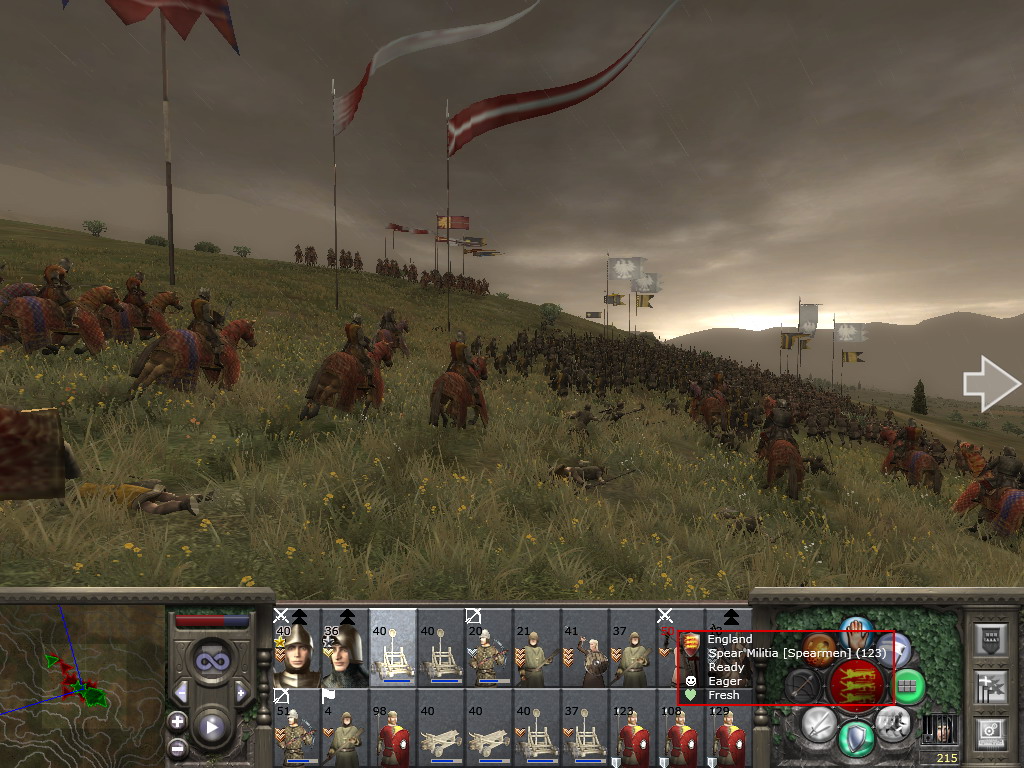Click the large white arrow on screen edge
Screen dimensions: 1024x768
click(990, 384)
